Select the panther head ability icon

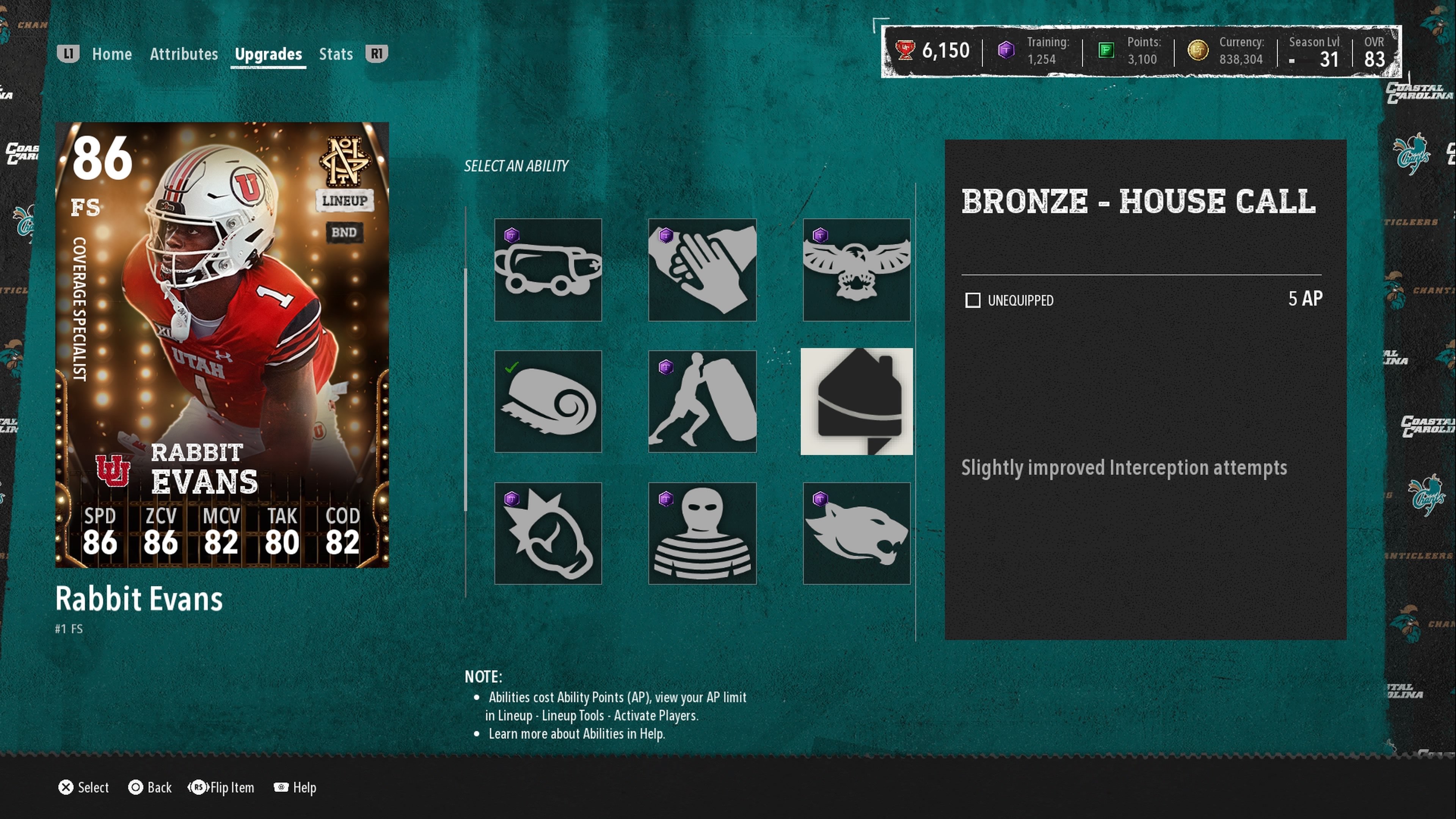tap(856, 533)
